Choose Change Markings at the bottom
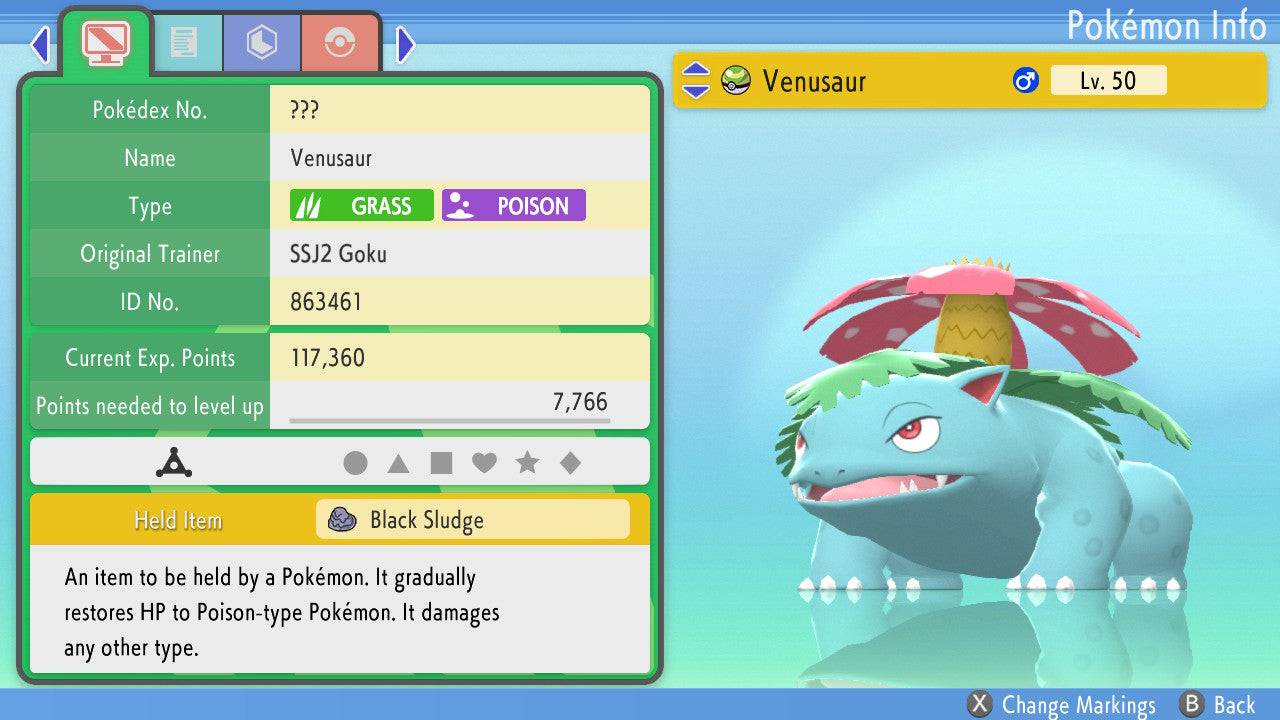This screenshot has width=1280, height=720. pos(1063,705)
